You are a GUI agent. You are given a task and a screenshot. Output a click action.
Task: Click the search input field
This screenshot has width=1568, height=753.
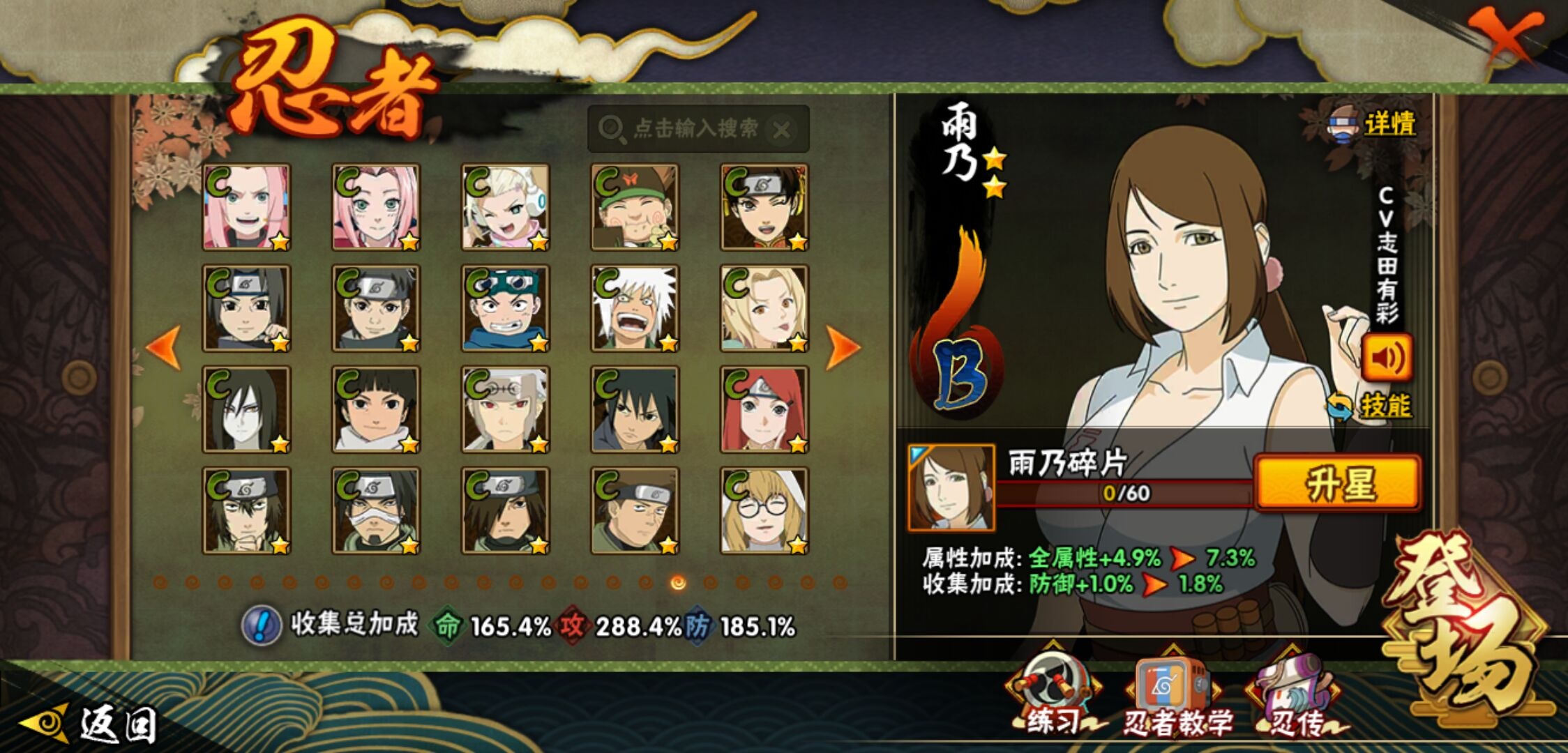(x=691, y=129)
